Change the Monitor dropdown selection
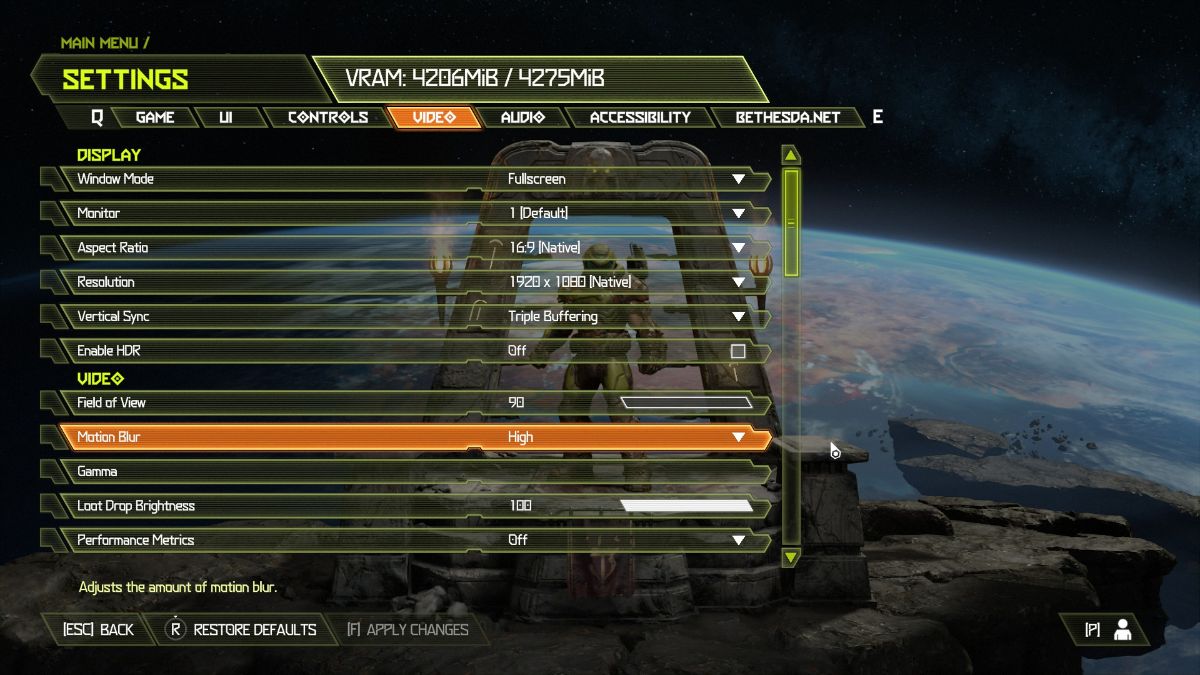Screen dimensions: 1200x675 pyautogui.click(x=738, y=213)
